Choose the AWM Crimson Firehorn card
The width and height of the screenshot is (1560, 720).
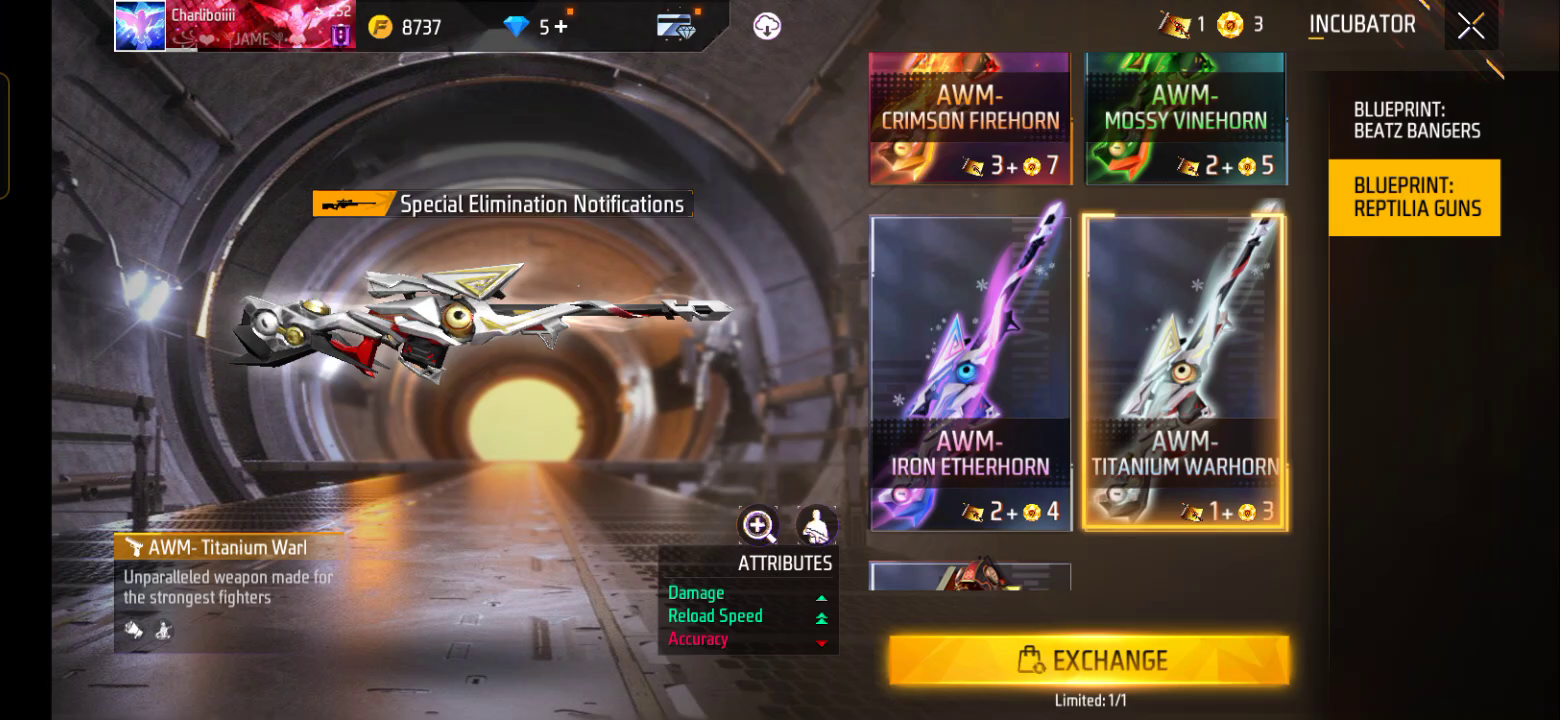point(970,120)
